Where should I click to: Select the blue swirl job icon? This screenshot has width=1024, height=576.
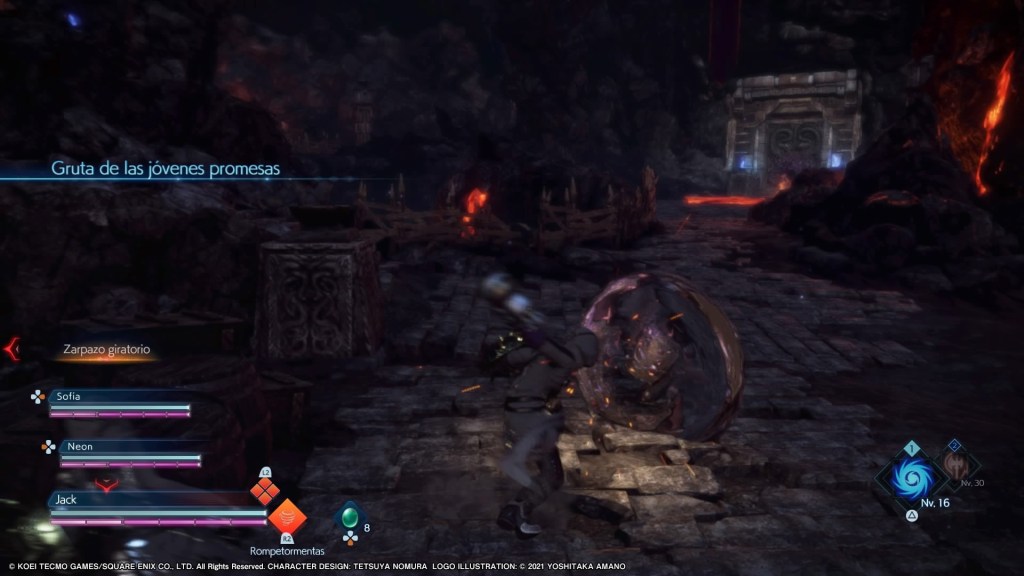[x=912, y=478]
